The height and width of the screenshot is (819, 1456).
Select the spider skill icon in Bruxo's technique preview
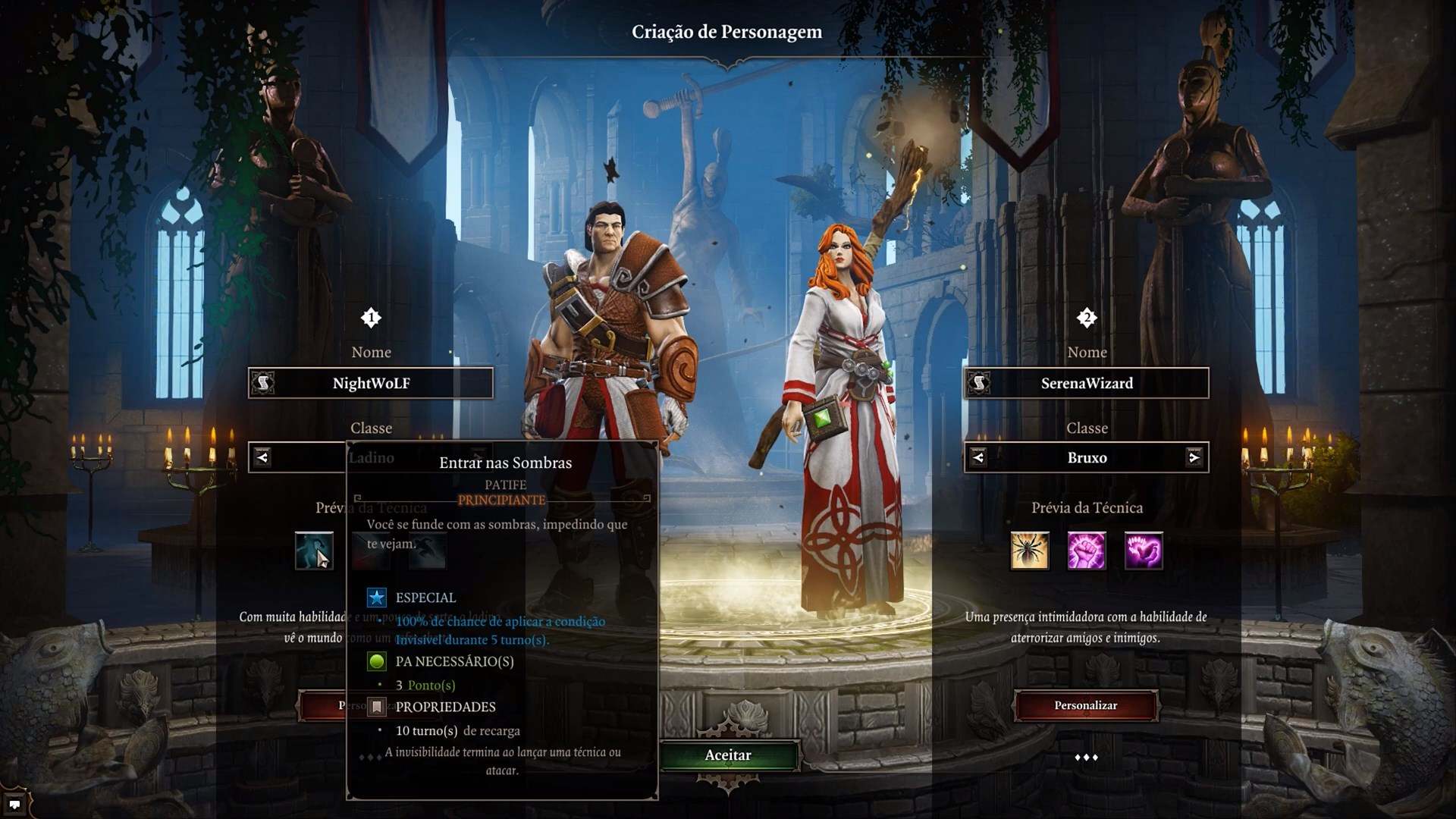coord(1029,551)
